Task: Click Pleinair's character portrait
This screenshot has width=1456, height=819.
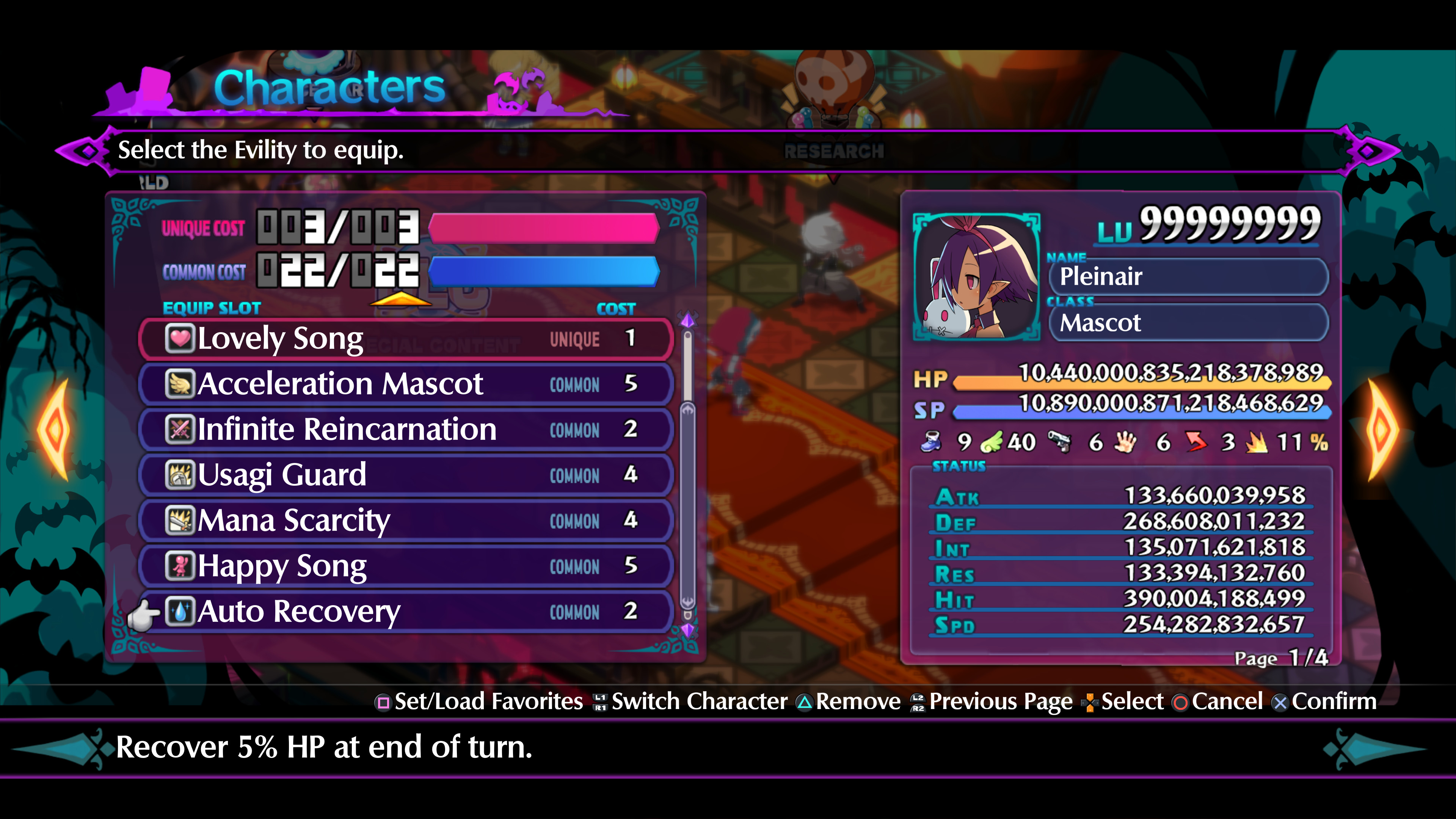Action: tap(977, 277)
